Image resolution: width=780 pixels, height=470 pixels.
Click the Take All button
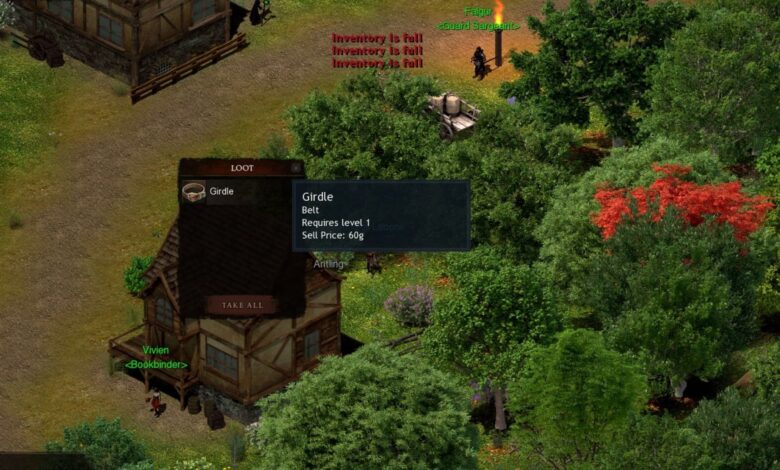tap(242, 305)
